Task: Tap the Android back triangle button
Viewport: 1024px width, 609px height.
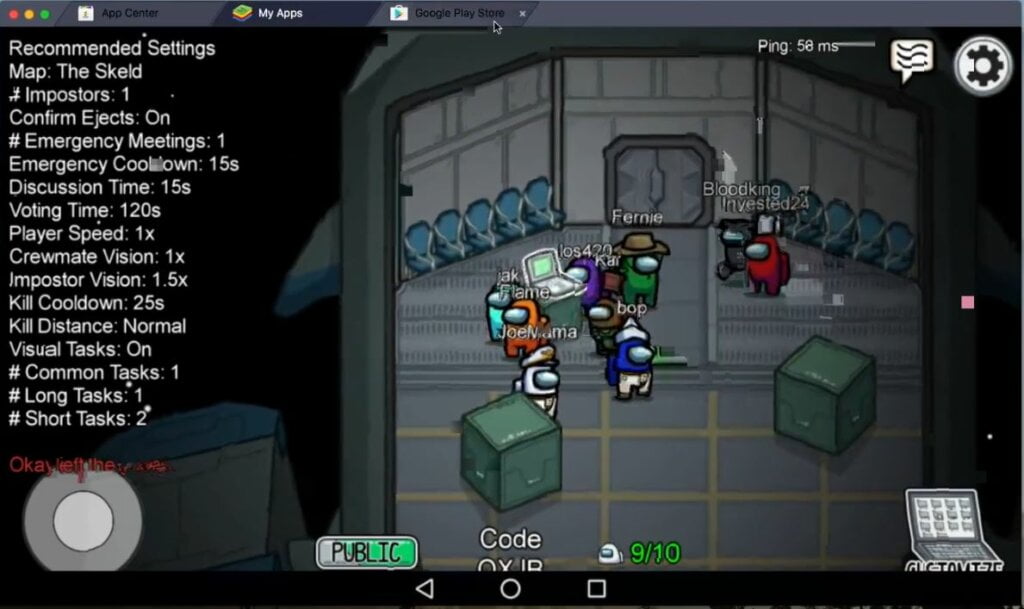Action: [424, 589]
